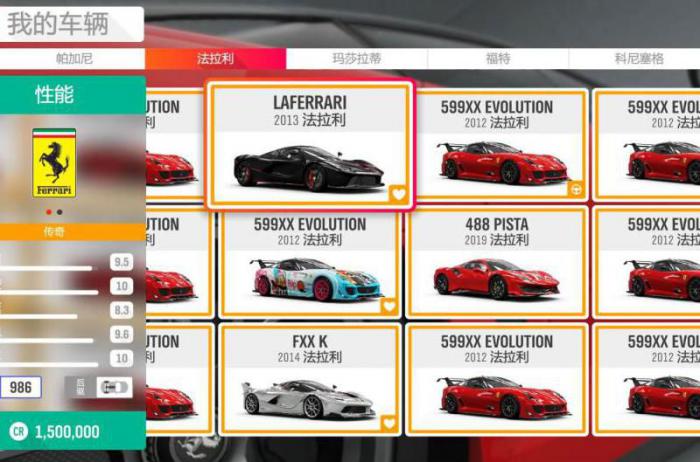
Task: Switch to the 科尼塞格 manufacturer tab
Action: coord(638,59)
